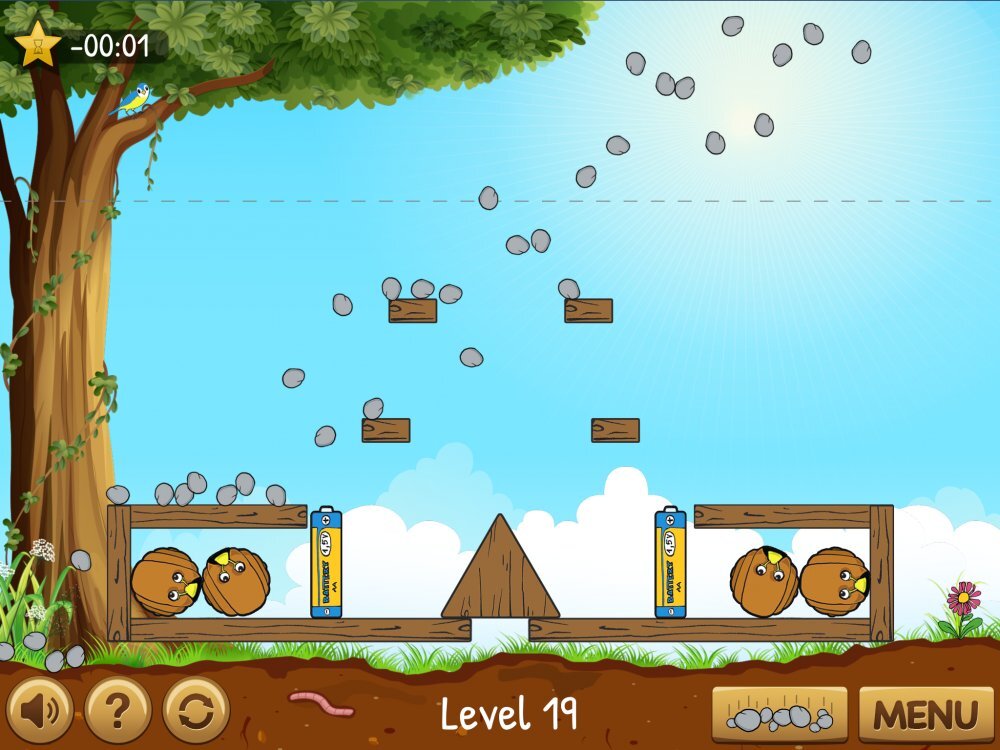This screenshot has height=750, width=1000.
Task: Open the question mark help button
Action: [118, 711]
